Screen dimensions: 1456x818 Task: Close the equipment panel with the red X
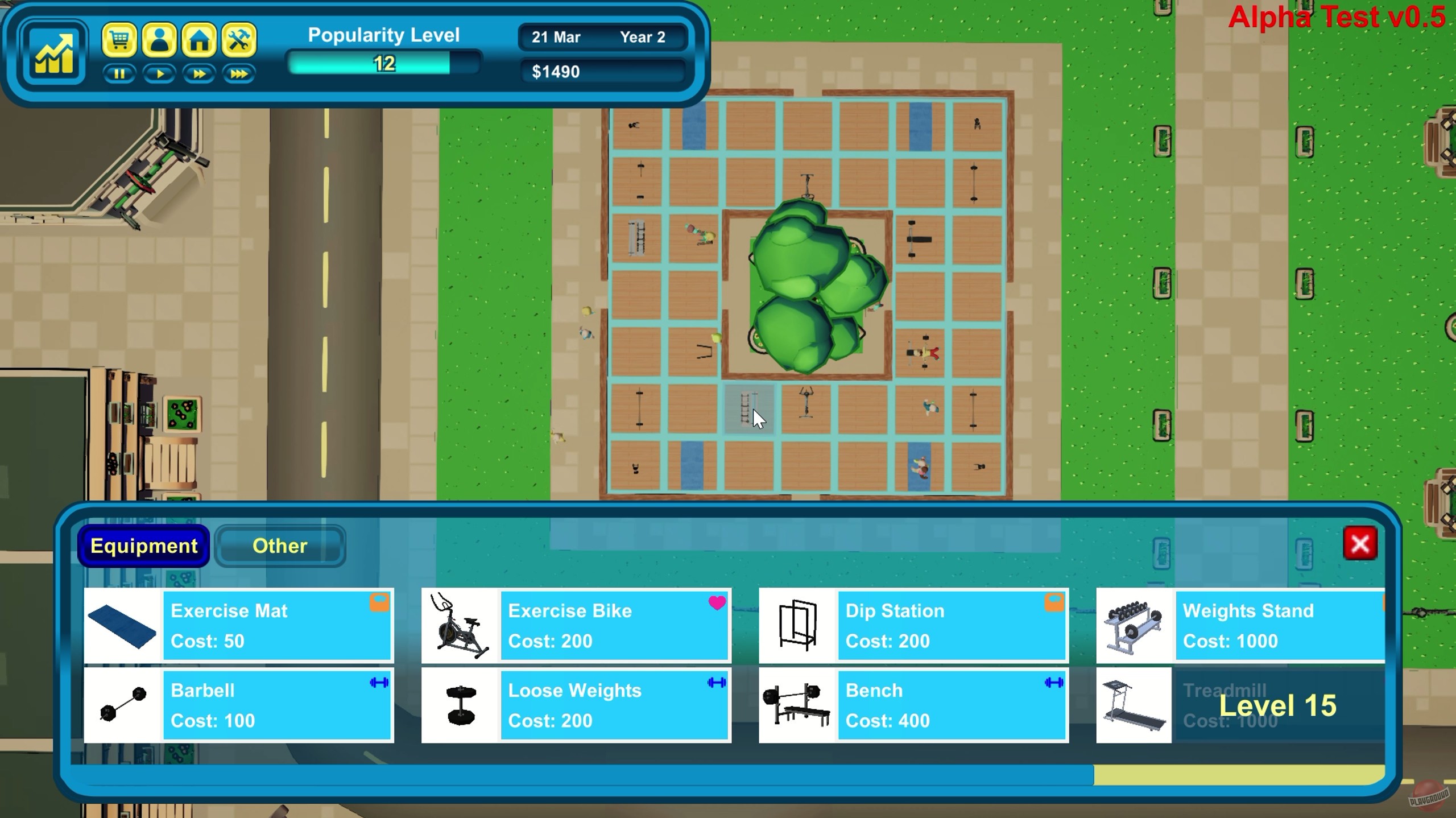[1360, 543]
